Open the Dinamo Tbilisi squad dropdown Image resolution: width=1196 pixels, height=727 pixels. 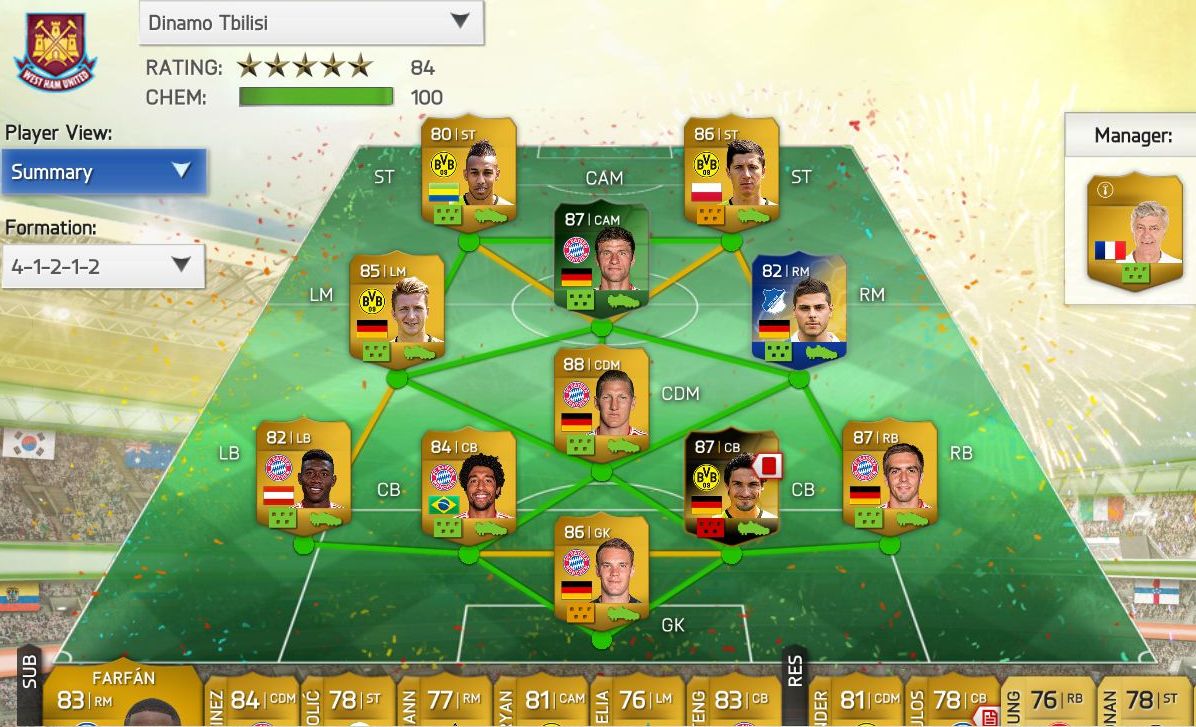[x=310, y=22]
